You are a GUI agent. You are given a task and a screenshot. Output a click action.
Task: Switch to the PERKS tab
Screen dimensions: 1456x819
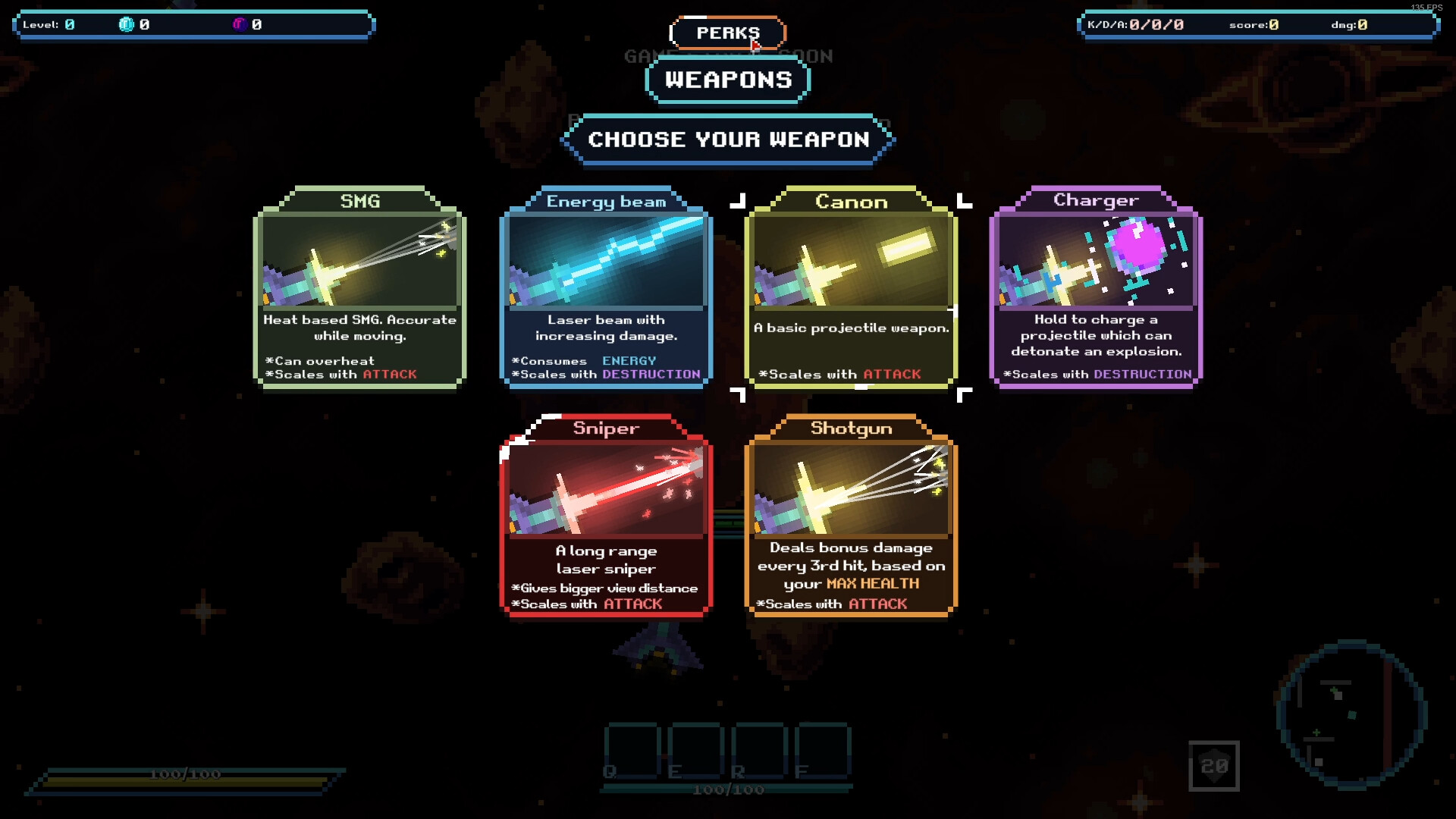point(727,33)
